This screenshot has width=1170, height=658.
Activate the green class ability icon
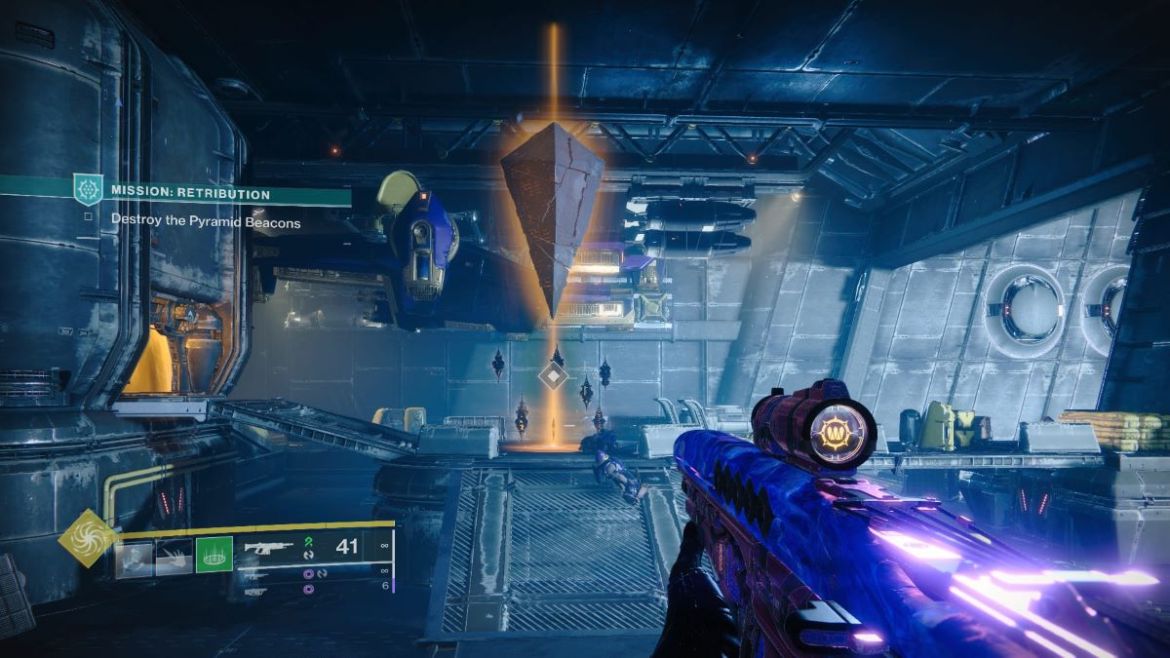(213, 556)
